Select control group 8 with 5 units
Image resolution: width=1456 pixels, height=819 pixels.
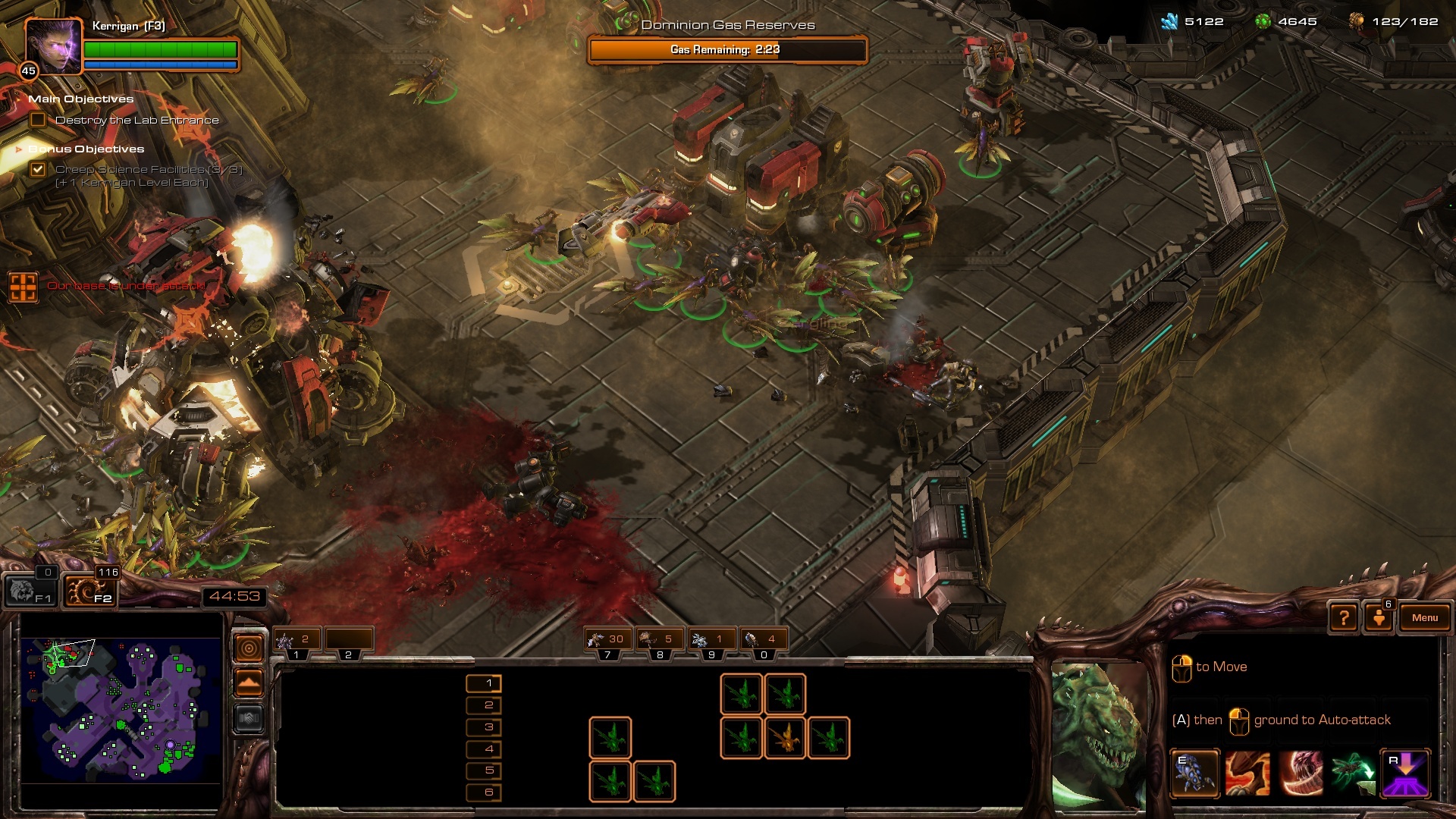coord(660,641)
